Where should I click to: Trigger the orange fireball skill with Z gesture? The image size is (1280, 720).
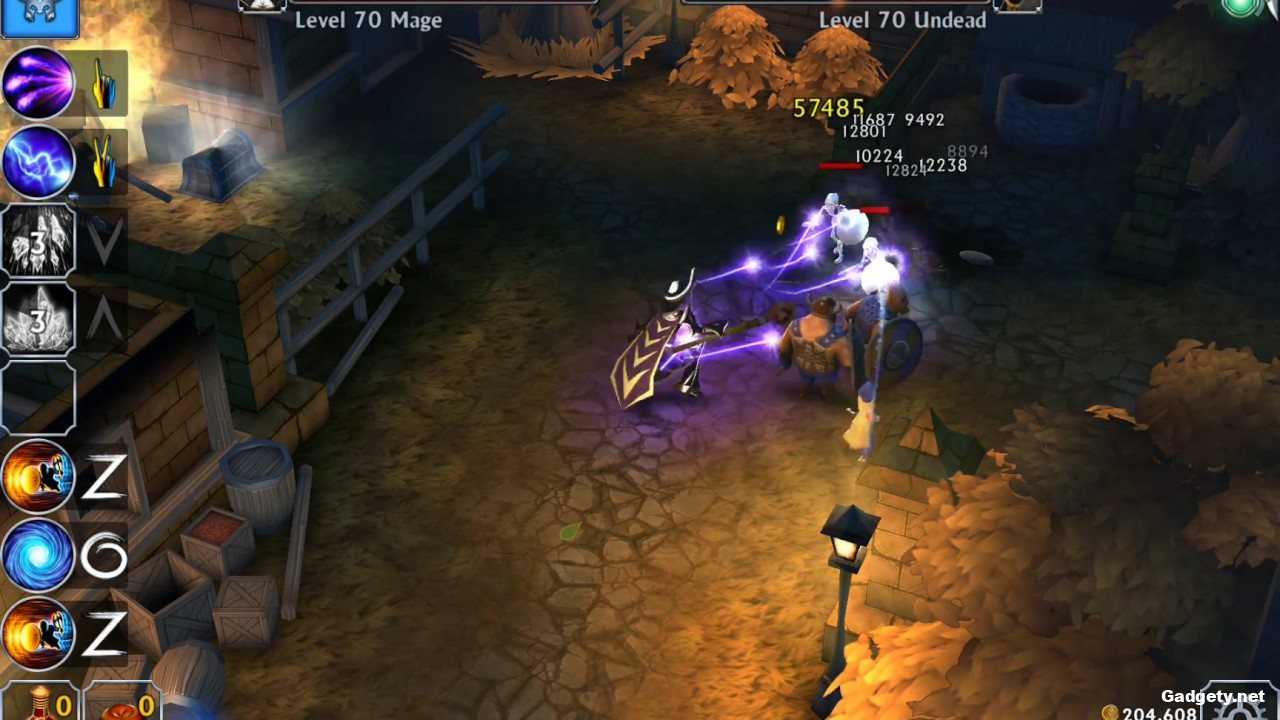tap(38, 478)
